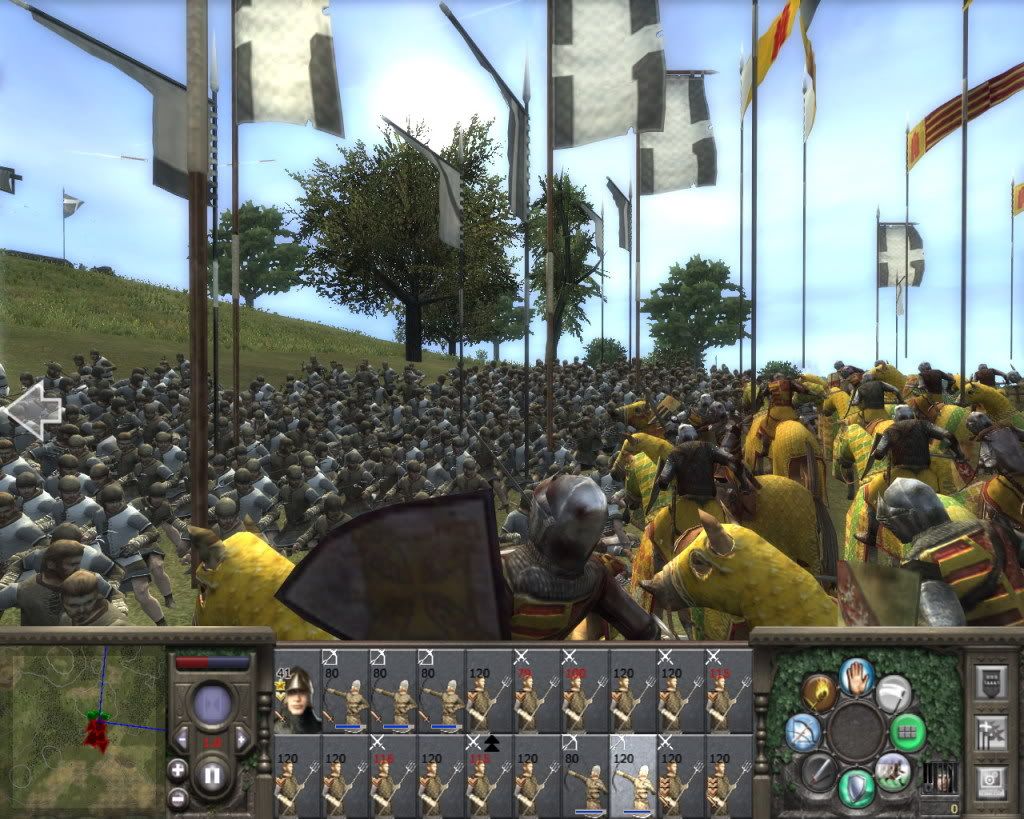Increase the battle speed with the right arrow
Image resolution: width=1024 pixels, height=819 pixels.
click(x=241, y=740)
